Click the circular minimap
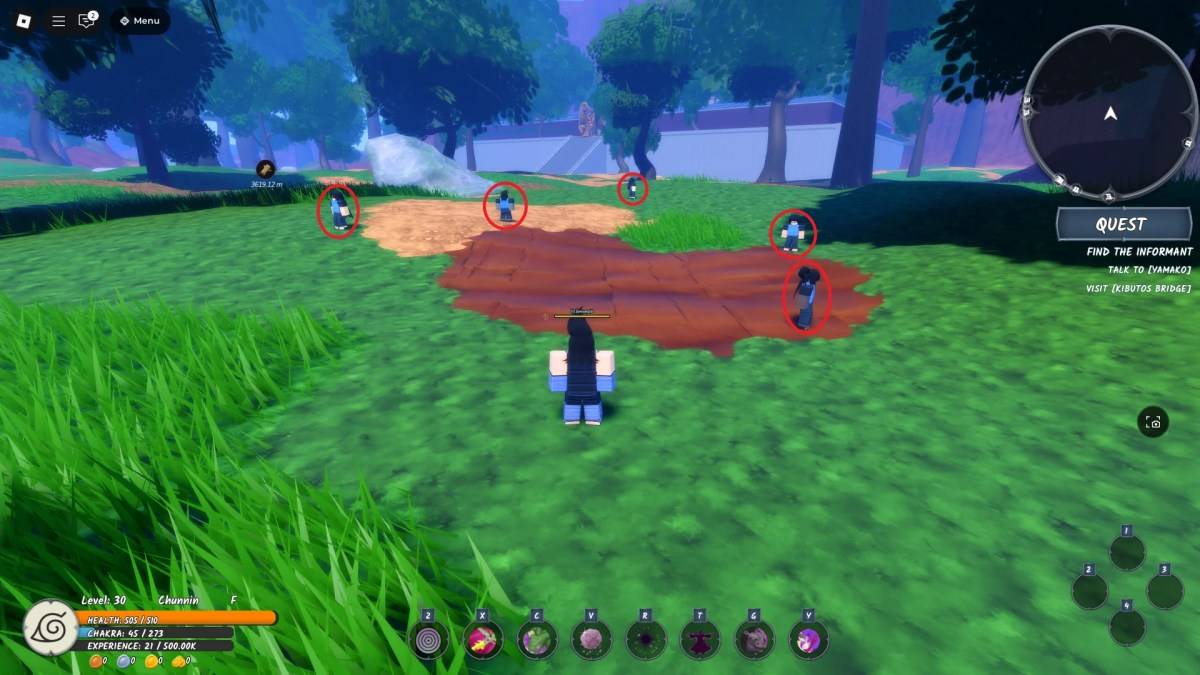This screenshot has width=1200, height=675. [x=1110, y=113]
